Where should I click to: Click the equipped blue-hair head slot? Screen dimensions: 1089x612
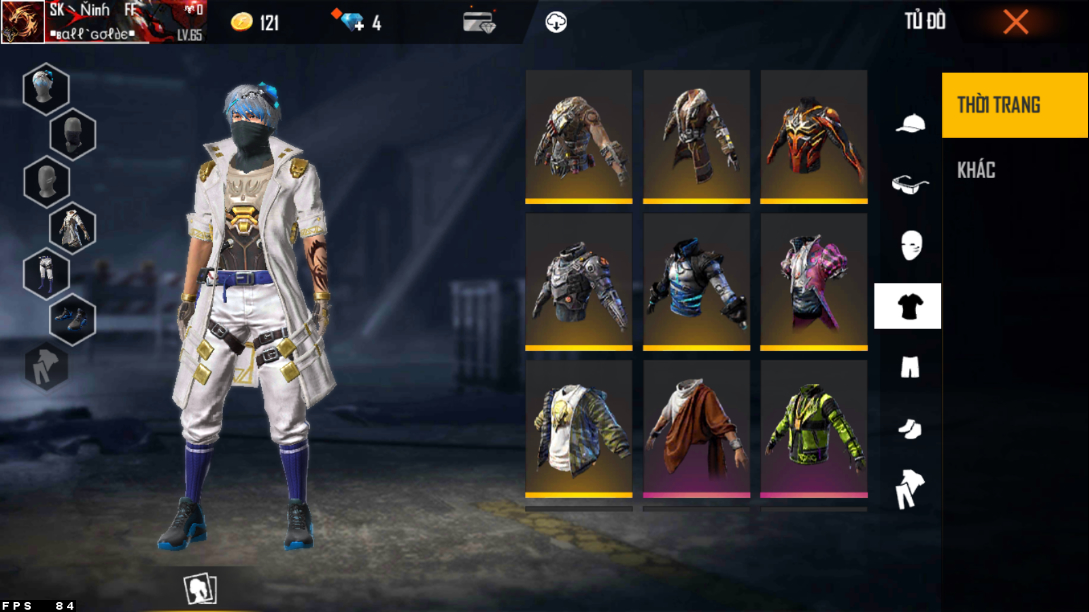(x=46, y=89)
